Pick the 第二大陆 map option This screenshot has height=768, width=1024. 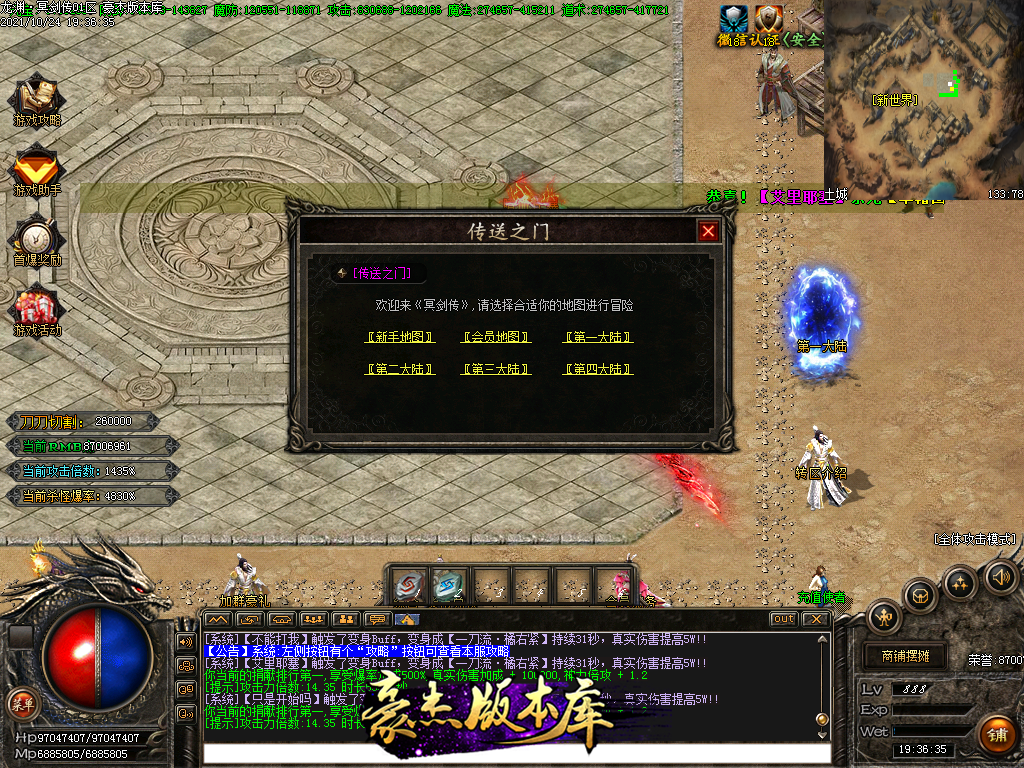pyautogui.click(x=400, y=370)
